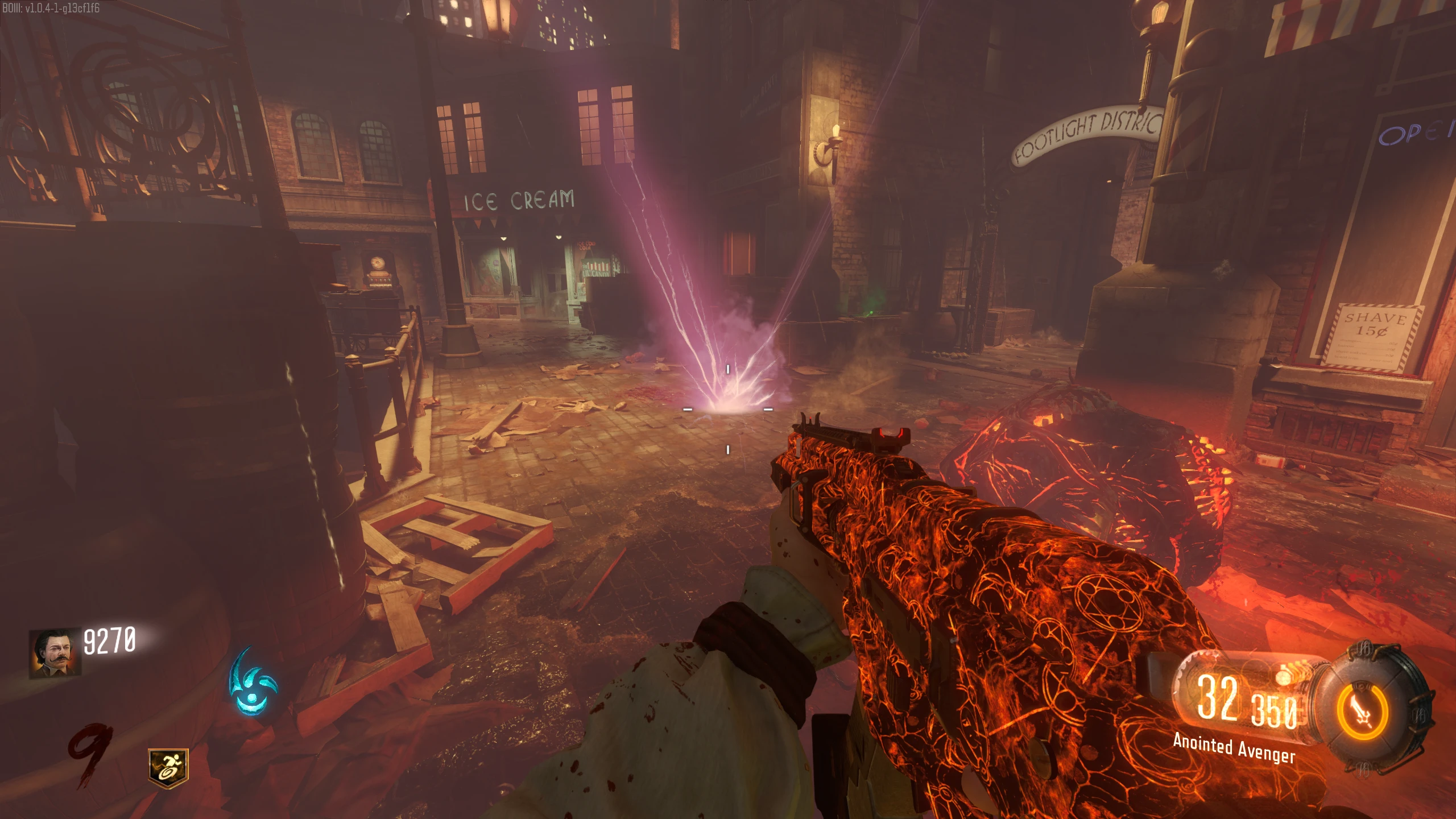This screenshot has width=1456, height=819.
Task: Click the mustached character portrait
Action: coord(55,652)
